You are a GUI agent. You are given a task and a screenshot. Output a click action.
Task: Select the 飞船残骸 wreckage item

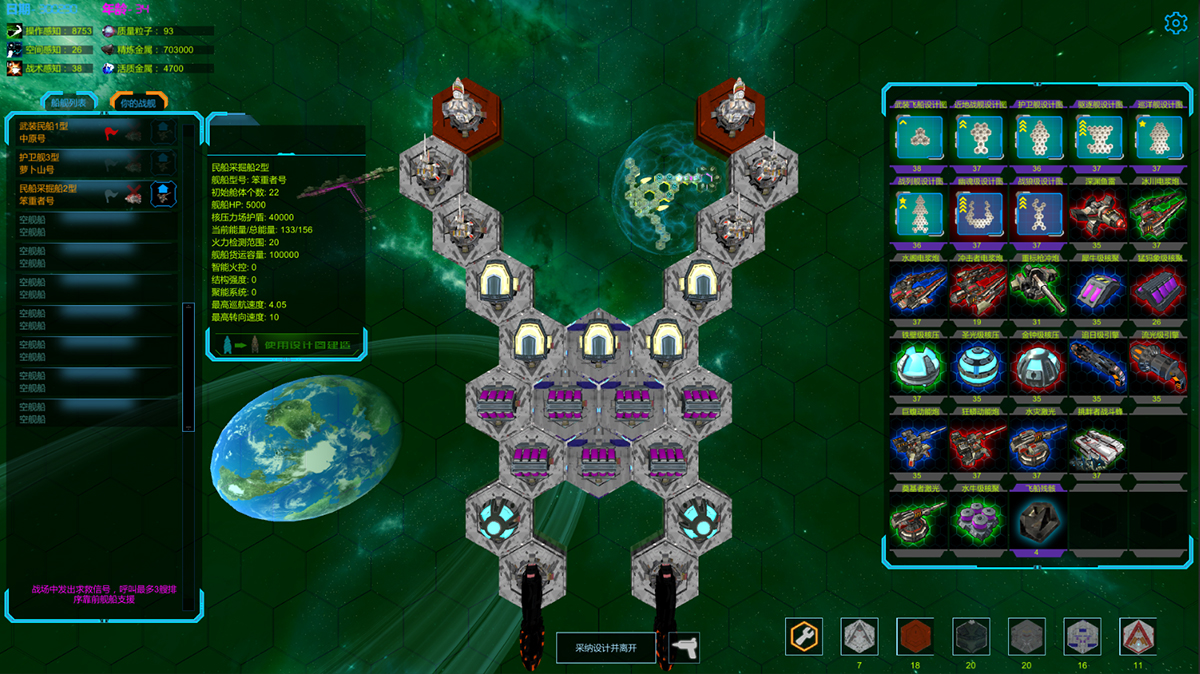pos(1037,520)
